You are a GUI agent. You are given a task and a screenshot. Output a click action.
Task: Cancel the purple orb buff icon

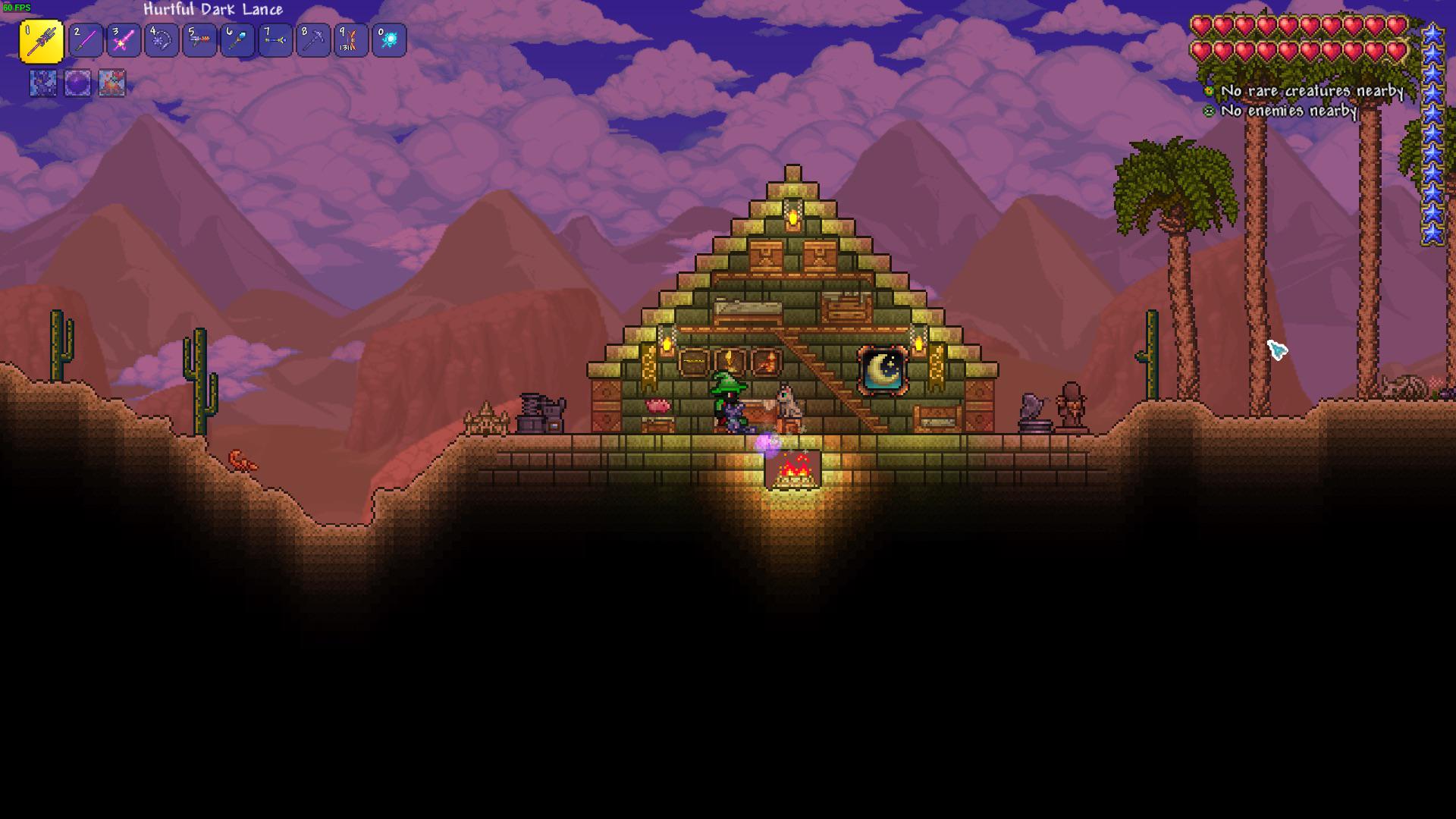tap(77, 84)
